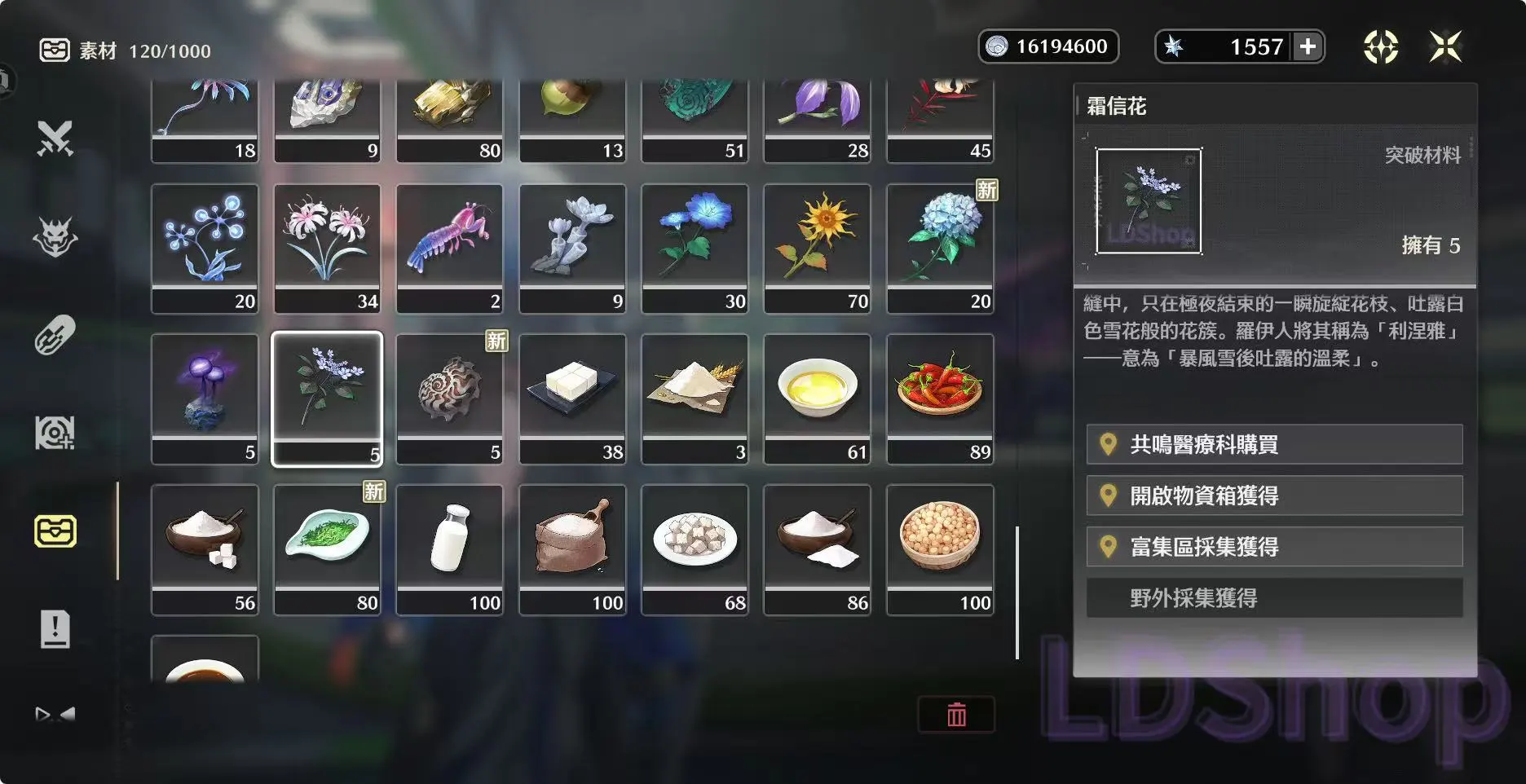
Task: Open the circular target icon beside close button
Action: pyautogui.click(x=1381, y=46)
